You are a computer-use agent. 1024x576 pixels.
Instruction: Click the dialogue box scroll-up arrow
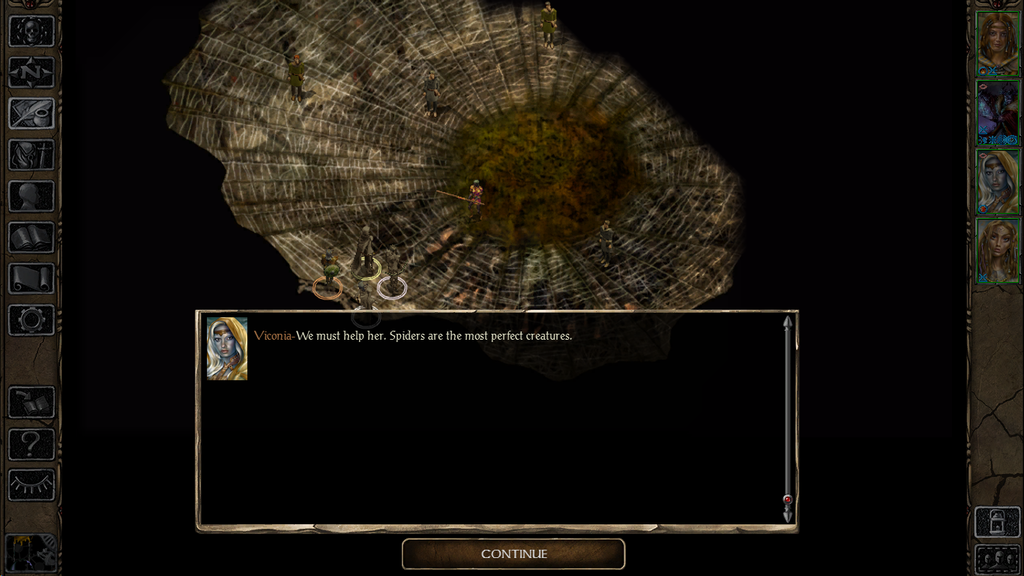[787, 323]
